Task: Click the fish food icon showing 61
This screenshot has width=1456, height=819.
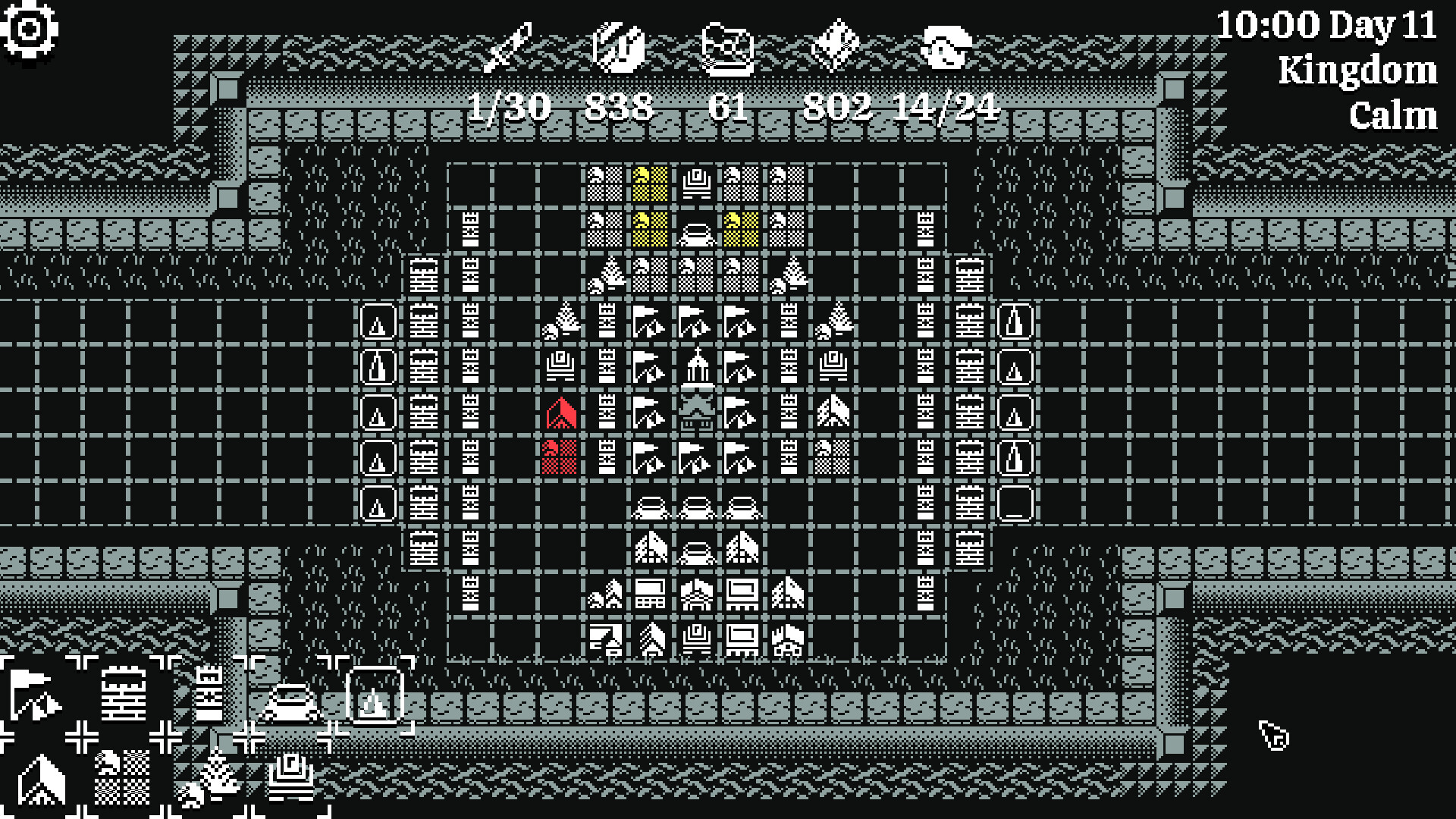Action: (728, 47)
